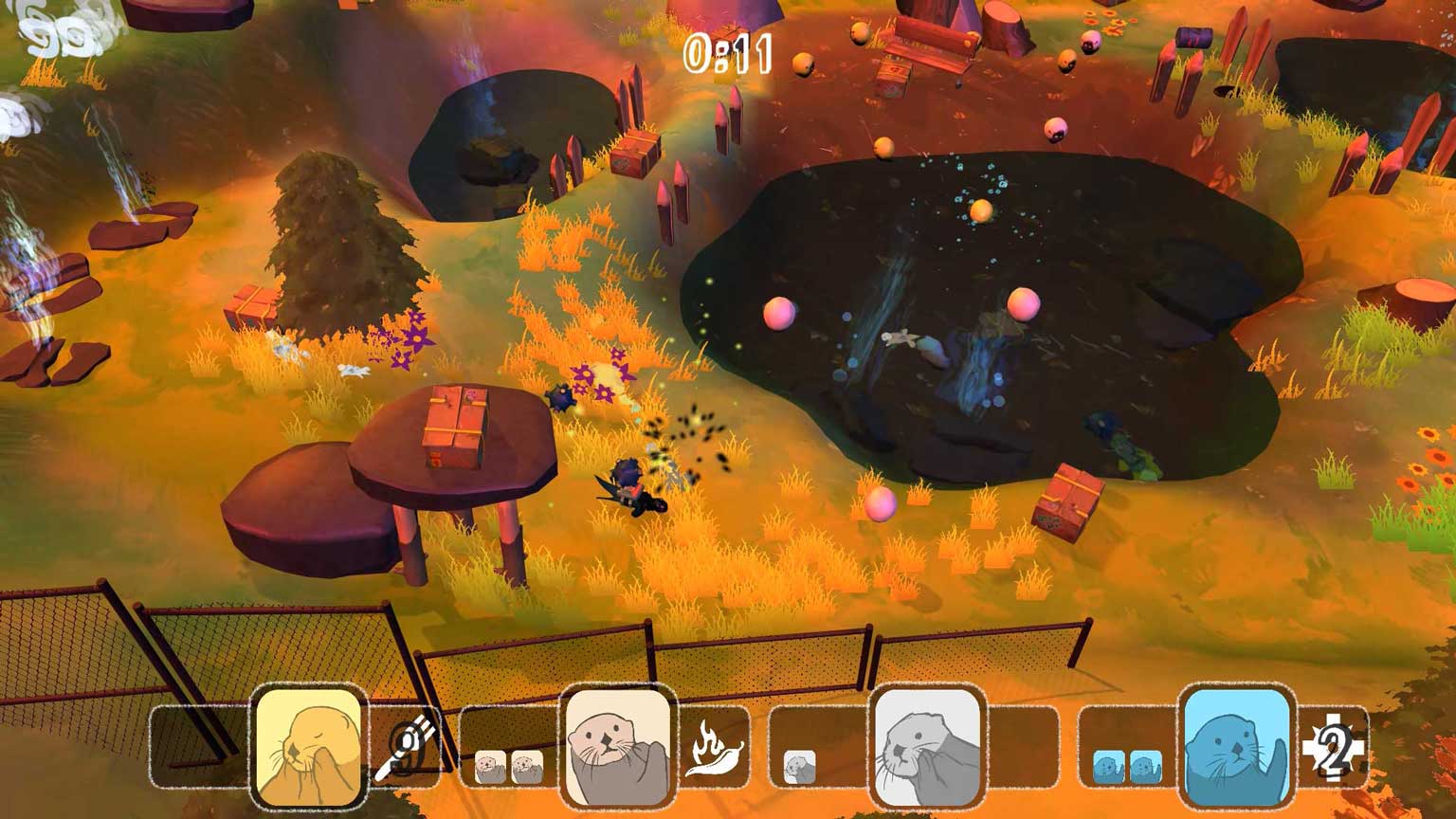The image size is (1456, 819).
Task: Select the brown otter player portrait
Action: tap(618, 746)
